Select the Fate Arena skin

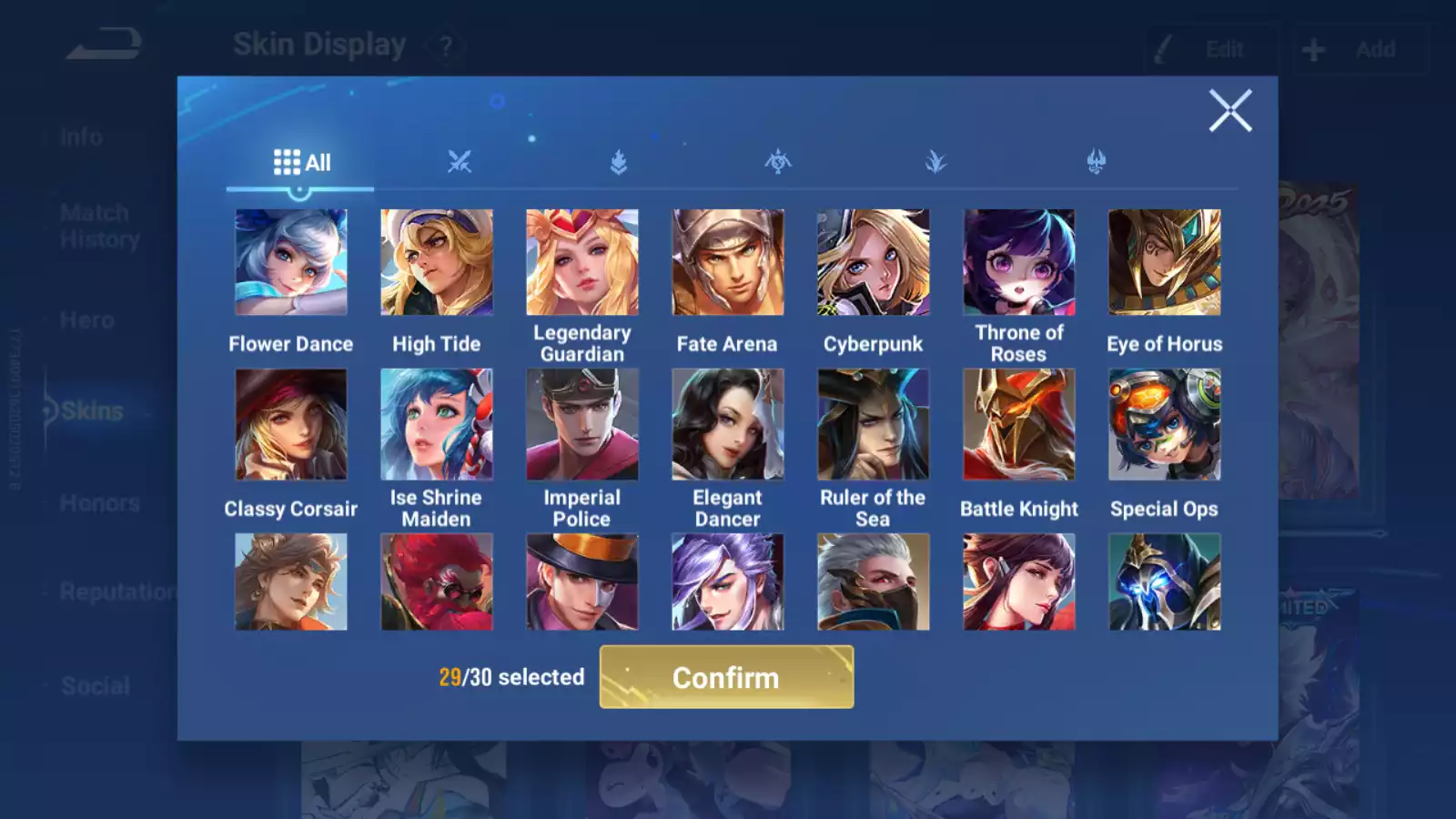(x=728, y=262)
